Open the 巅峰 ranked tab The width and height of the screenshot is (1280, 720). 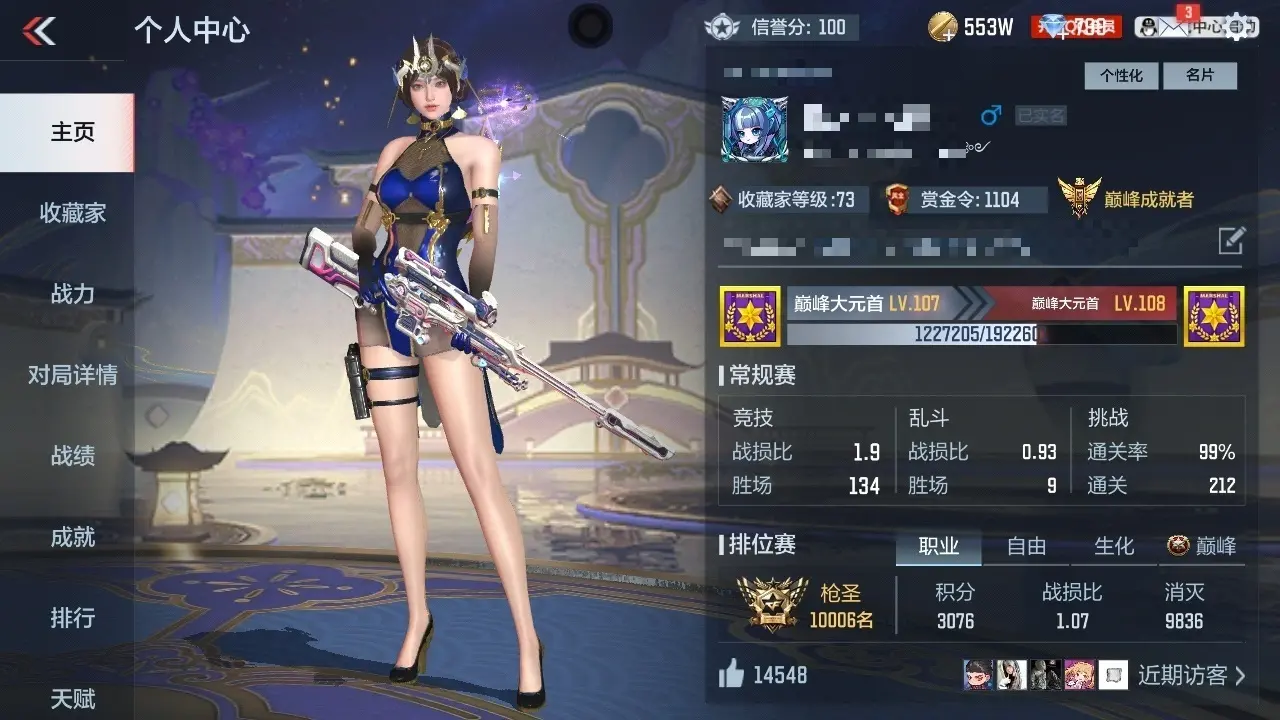(x=1203, y=546)
